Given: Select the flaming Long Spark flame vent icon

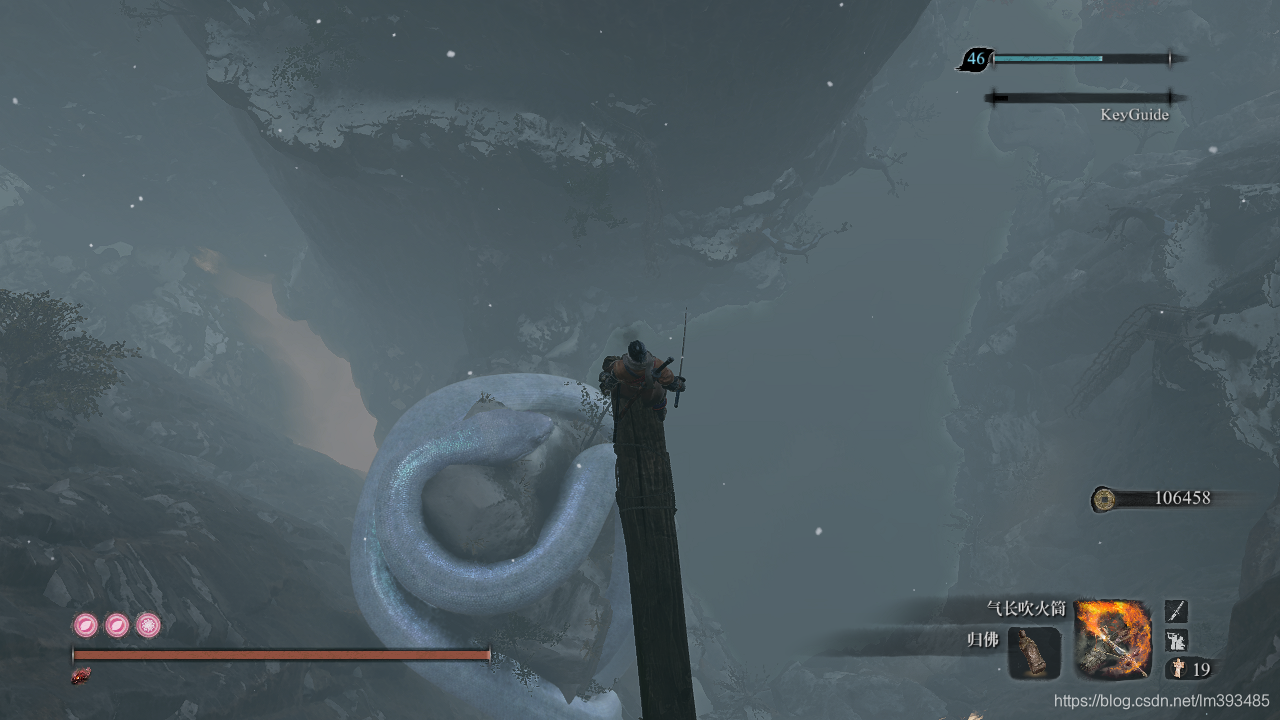Looking at the screenshot, I should point(1113,639).
